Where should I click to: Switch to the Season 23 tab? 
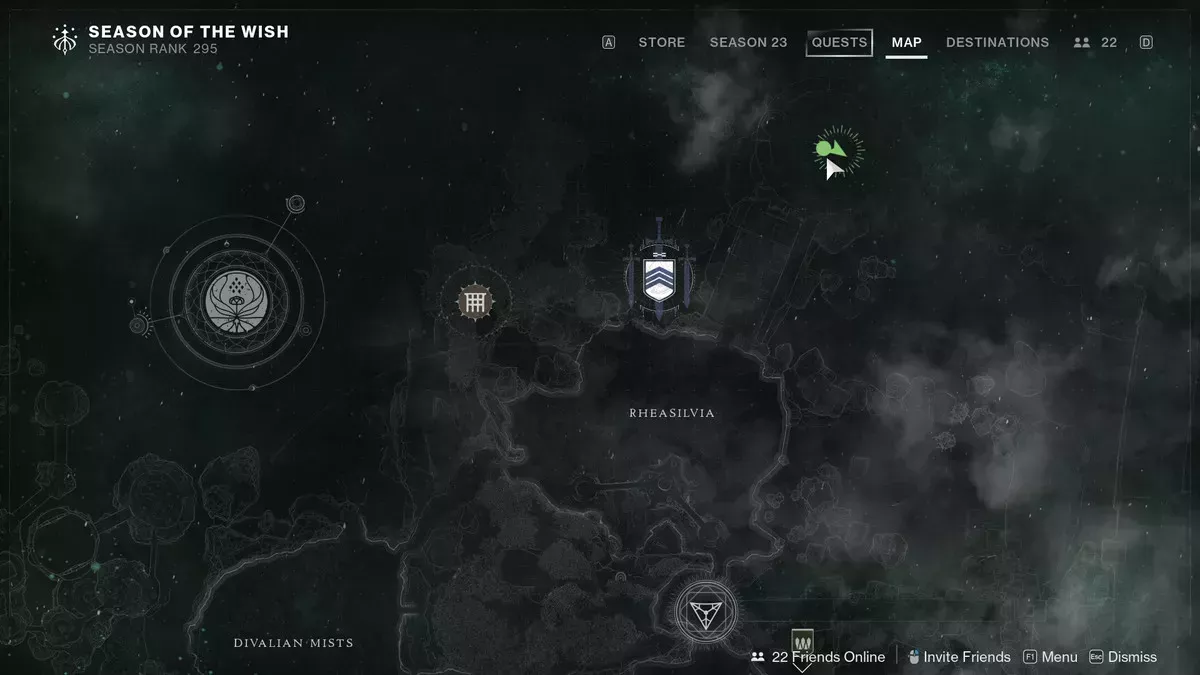pos(748,42)
